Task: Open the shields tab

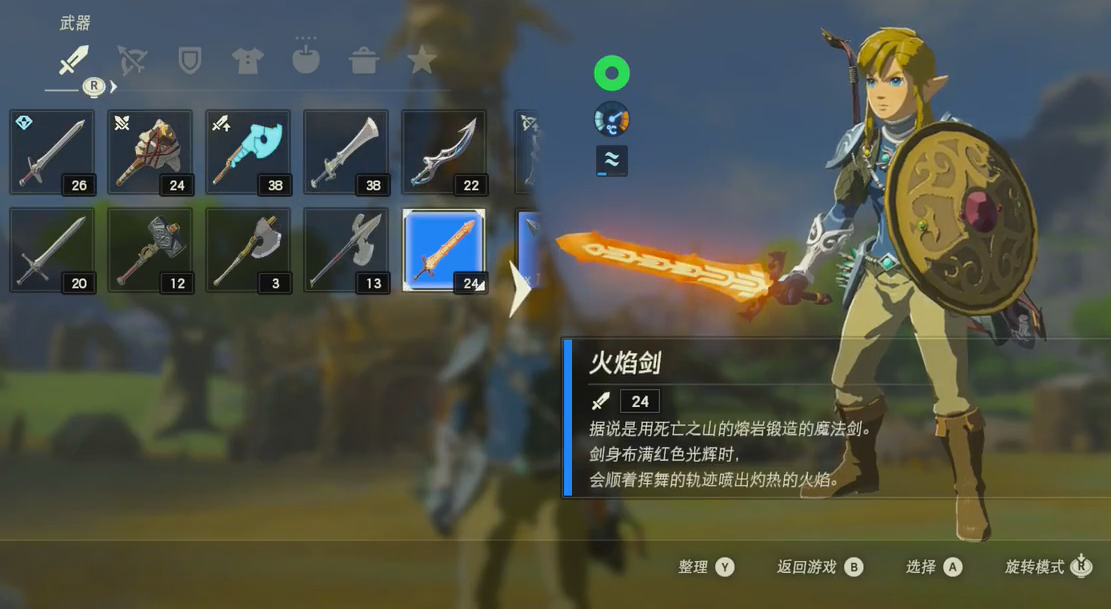Action: pyautogui.click(x=189, y=61)
